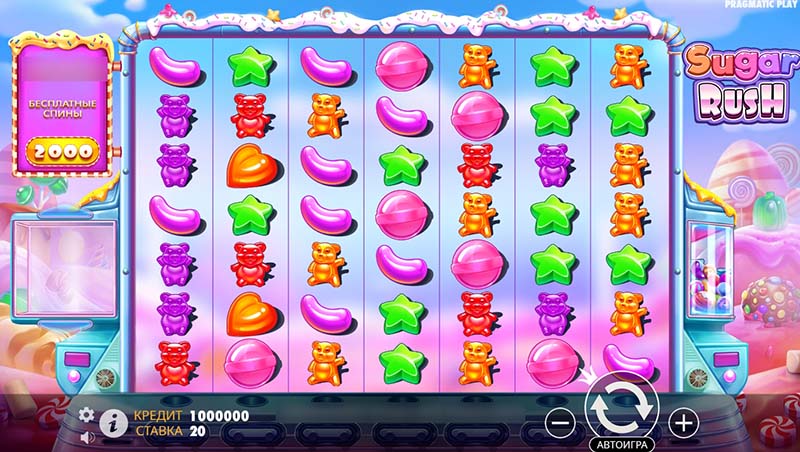Decrease the bet with the minus button
This screenshot has width=800, height=452.
561,423
